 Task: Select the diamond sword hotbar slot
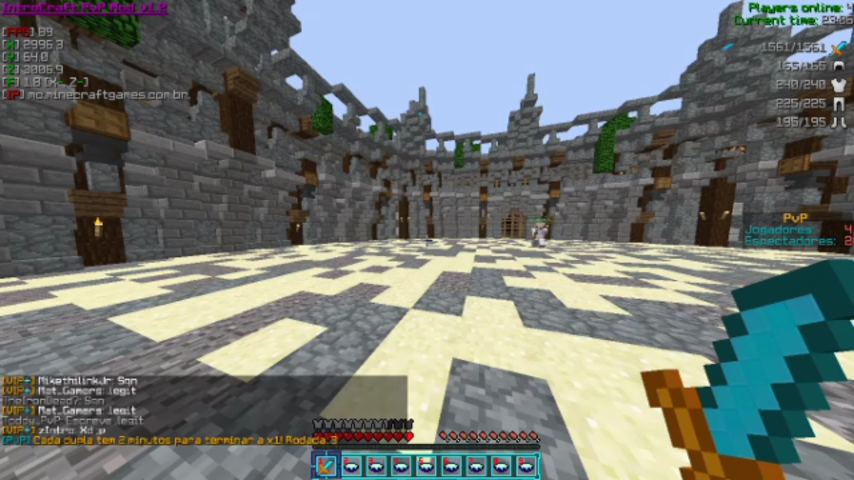coord(326,465)
